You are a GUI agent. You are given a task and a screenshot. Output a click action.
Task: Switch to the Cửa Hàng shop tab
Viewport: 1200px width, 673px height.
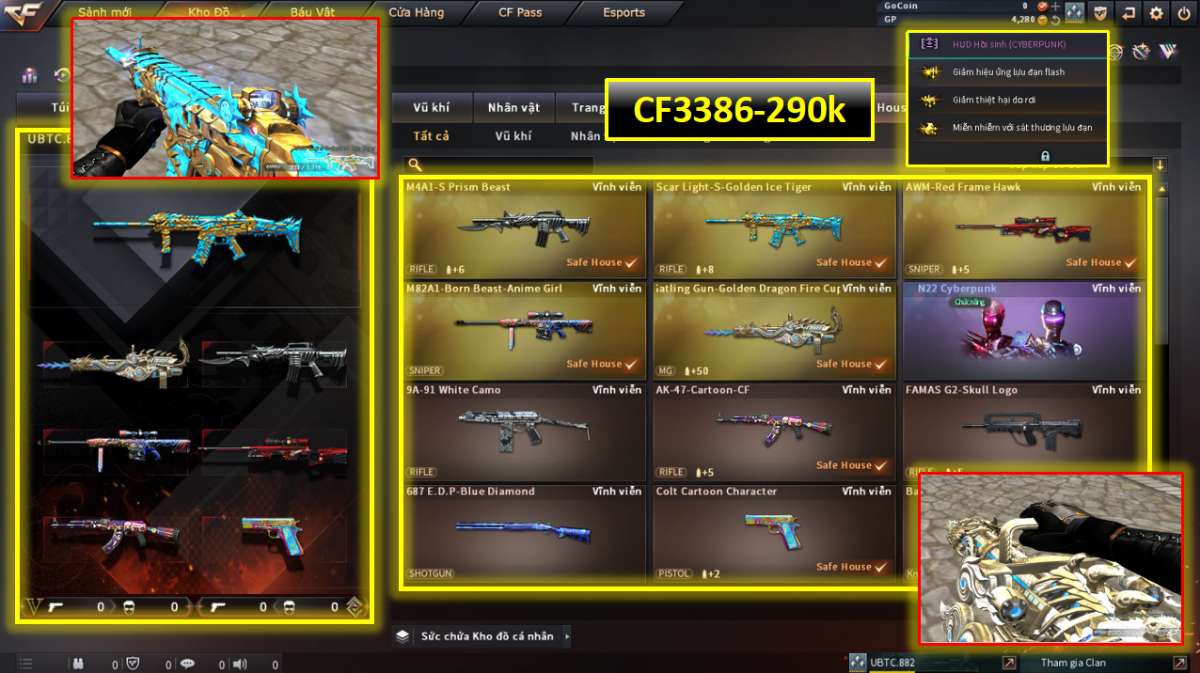pyautogui.click(x=416, y=13)
